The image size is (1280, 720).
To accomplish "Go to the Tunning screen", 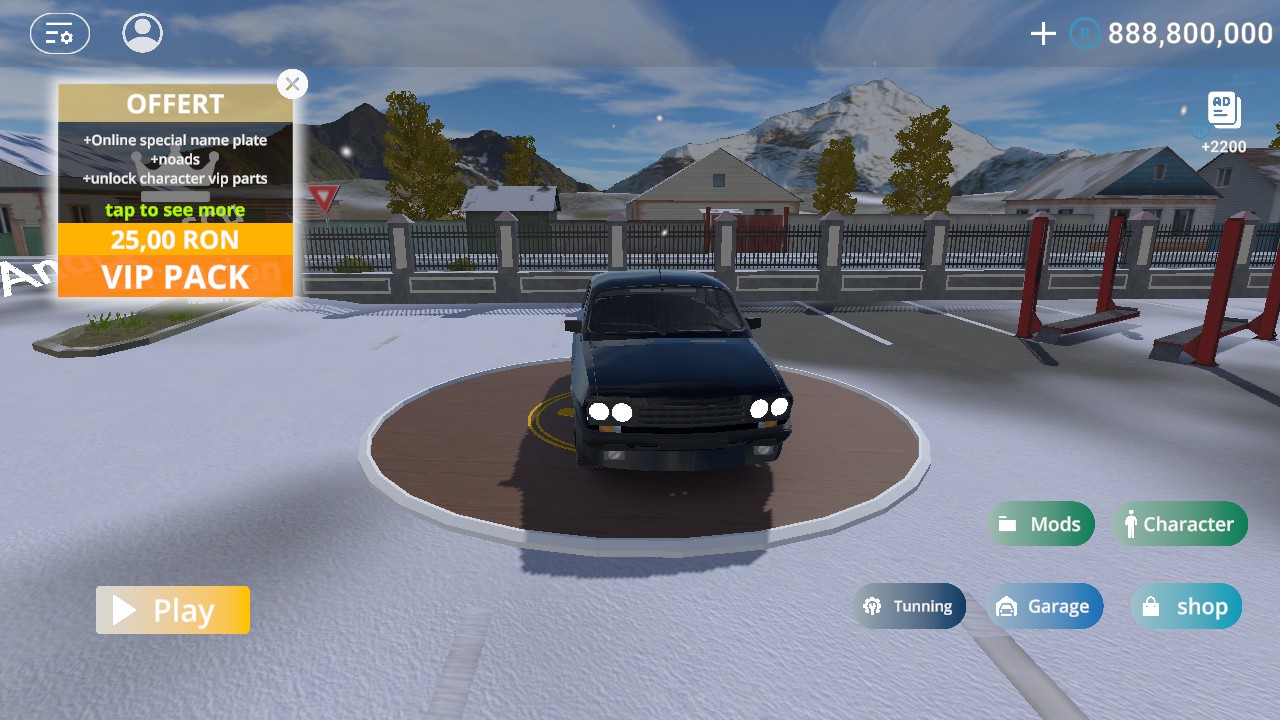I will point(909,606).
